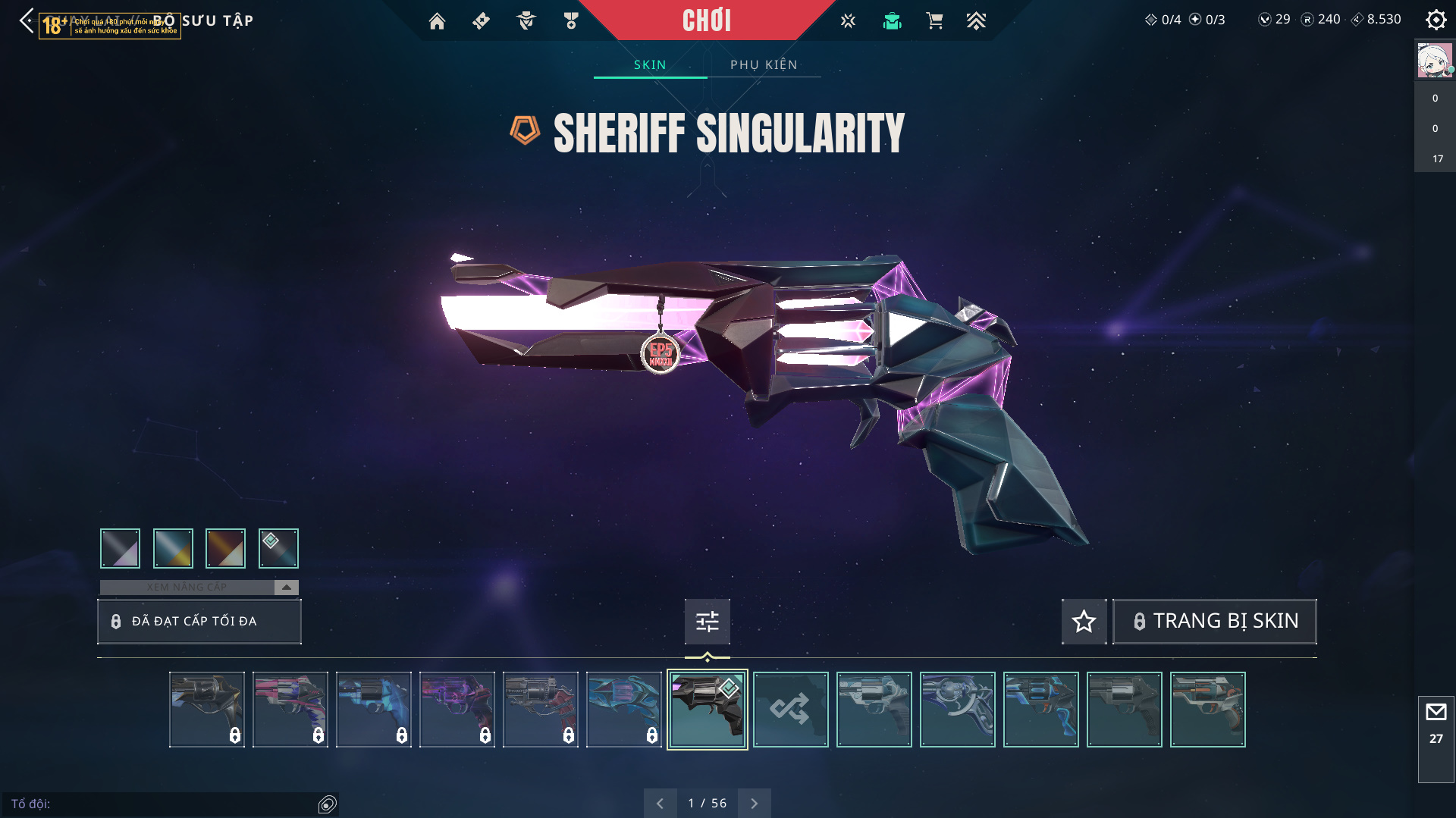This screenshot has width=1456, height=818.
Task: Click ĐÃ ĐẠT CẤP TỐI ĐA button
Action: click(199, 622)
